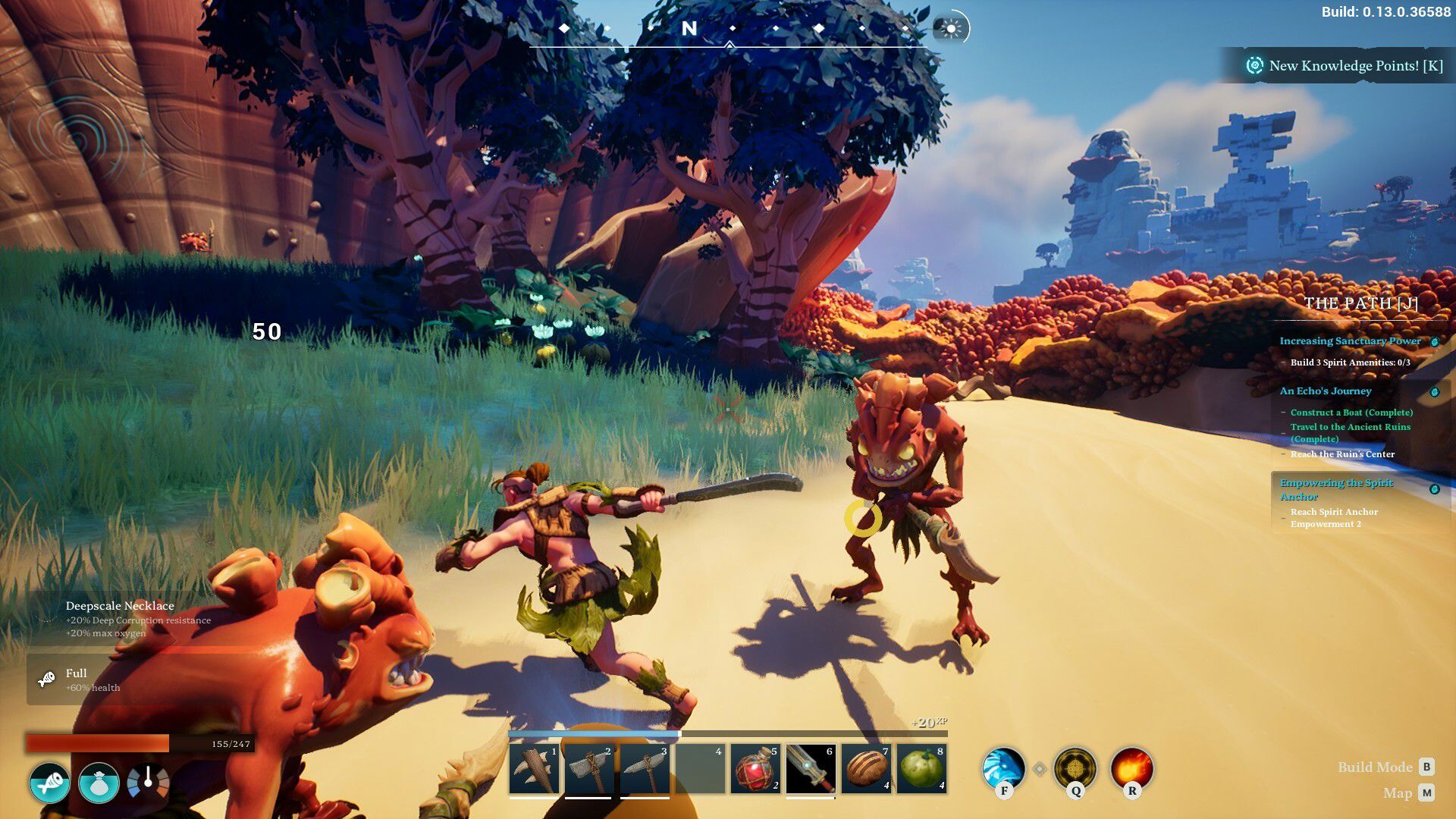Image resolution: width=1456 pixels, height=819 pixels.
Task: Cast the fireball ability
Action: tap(1131, 768)
